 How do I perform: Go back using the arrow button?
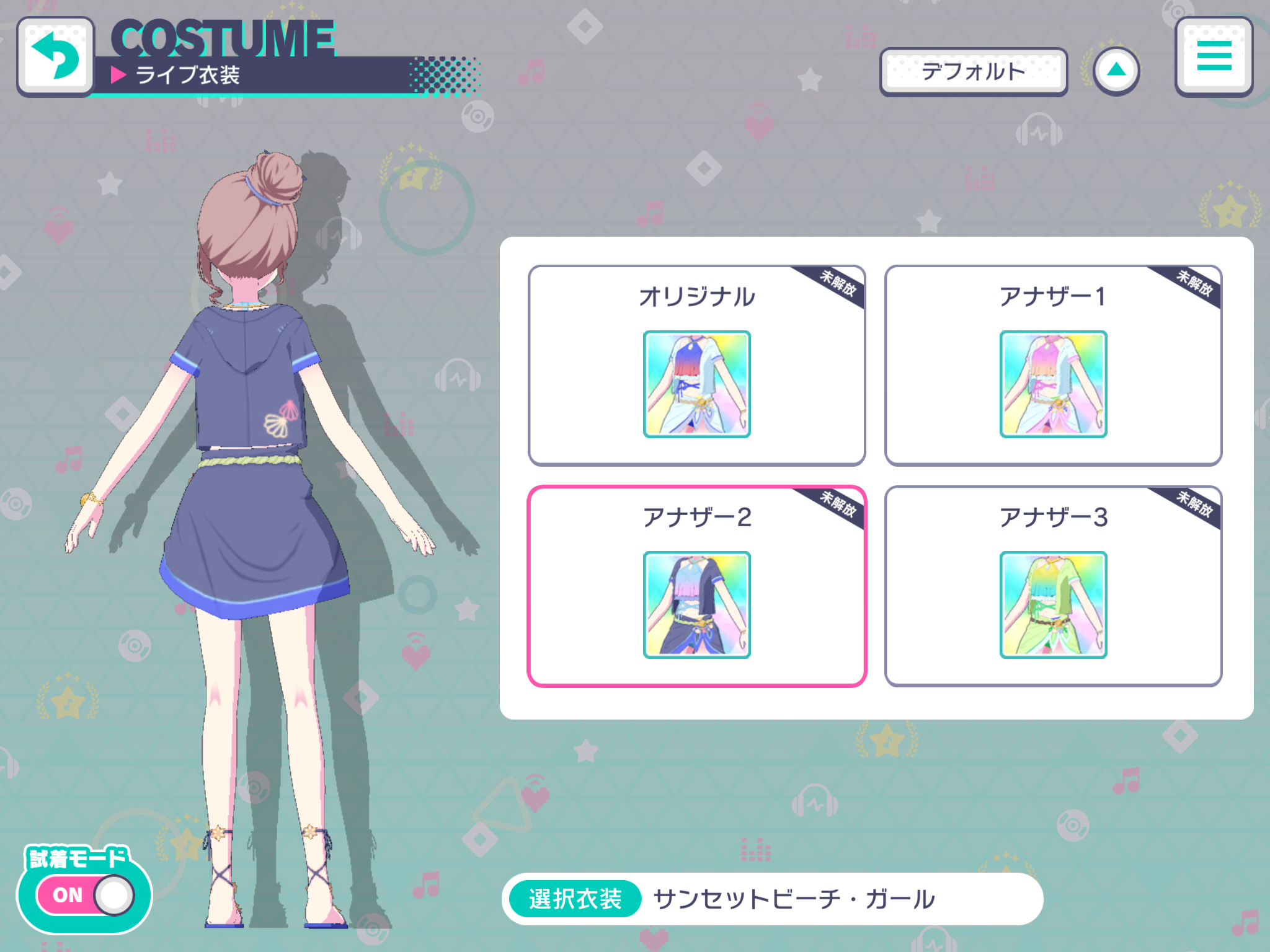(x=56, y=56)
